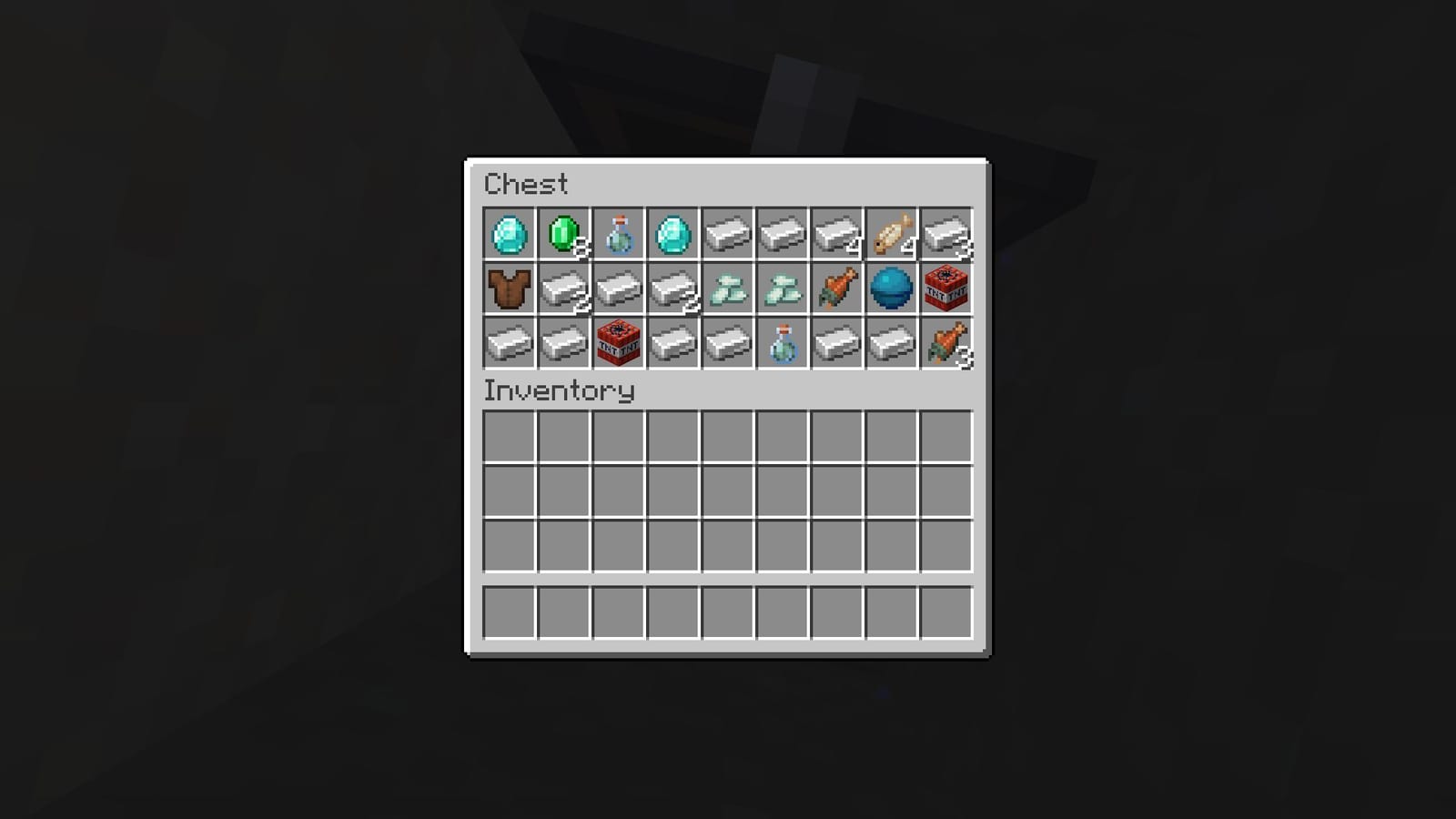Click the stack of 4 raw cod
This screenshot has width=1456, height=819.
(x=890, y=235)
